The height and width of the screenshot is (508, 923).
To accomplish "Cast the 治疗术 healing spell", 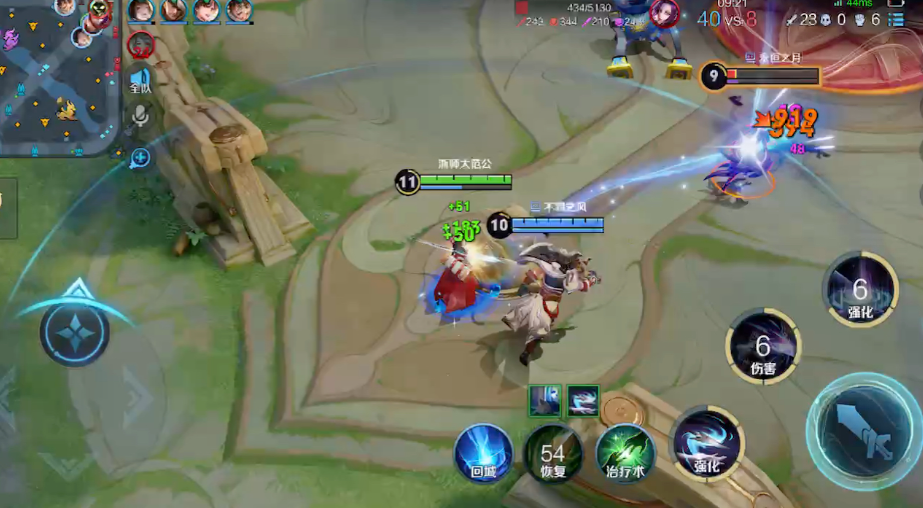I will (625, 454).
